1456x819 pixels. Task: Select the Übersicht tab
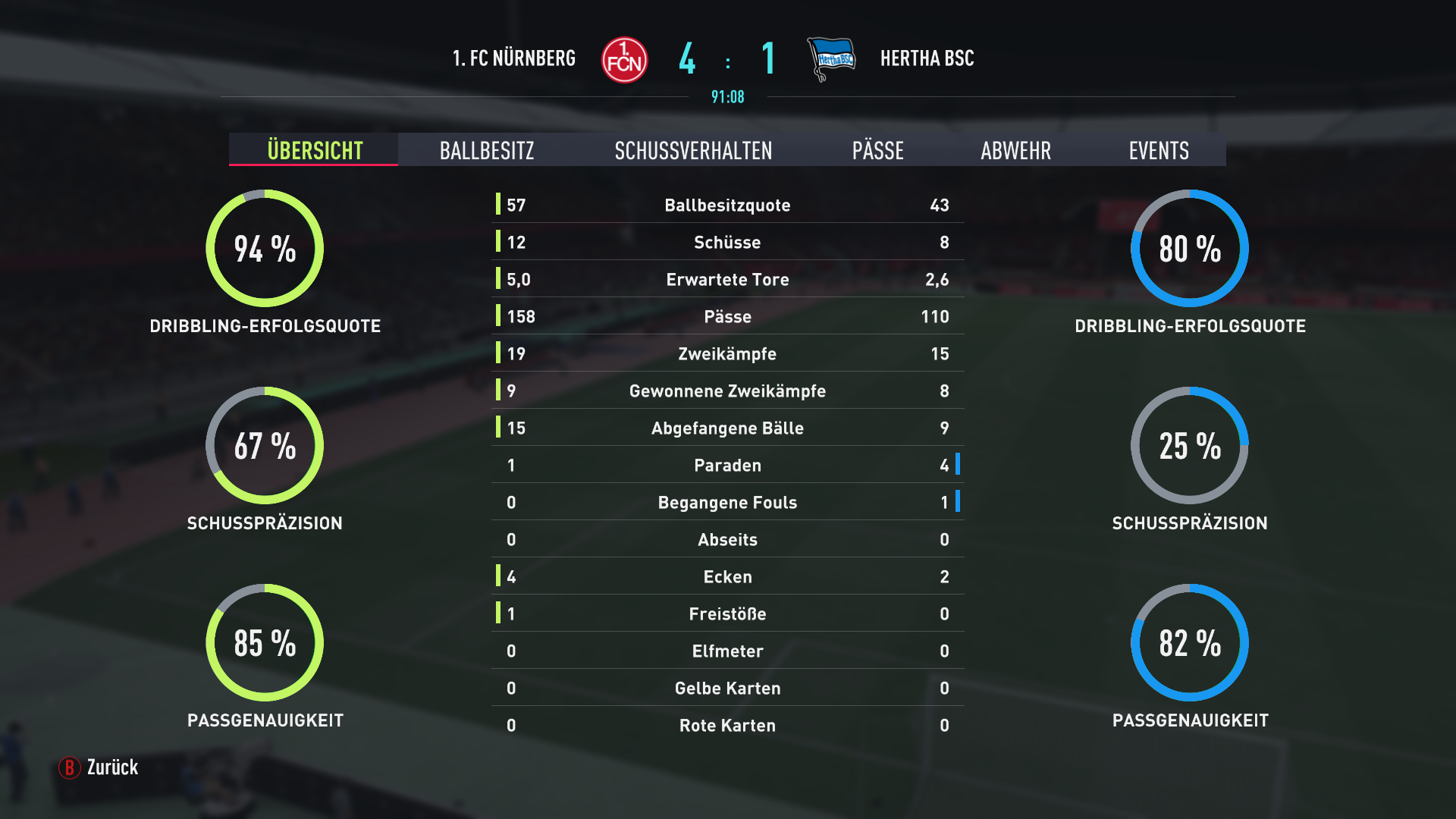point(314,150)
